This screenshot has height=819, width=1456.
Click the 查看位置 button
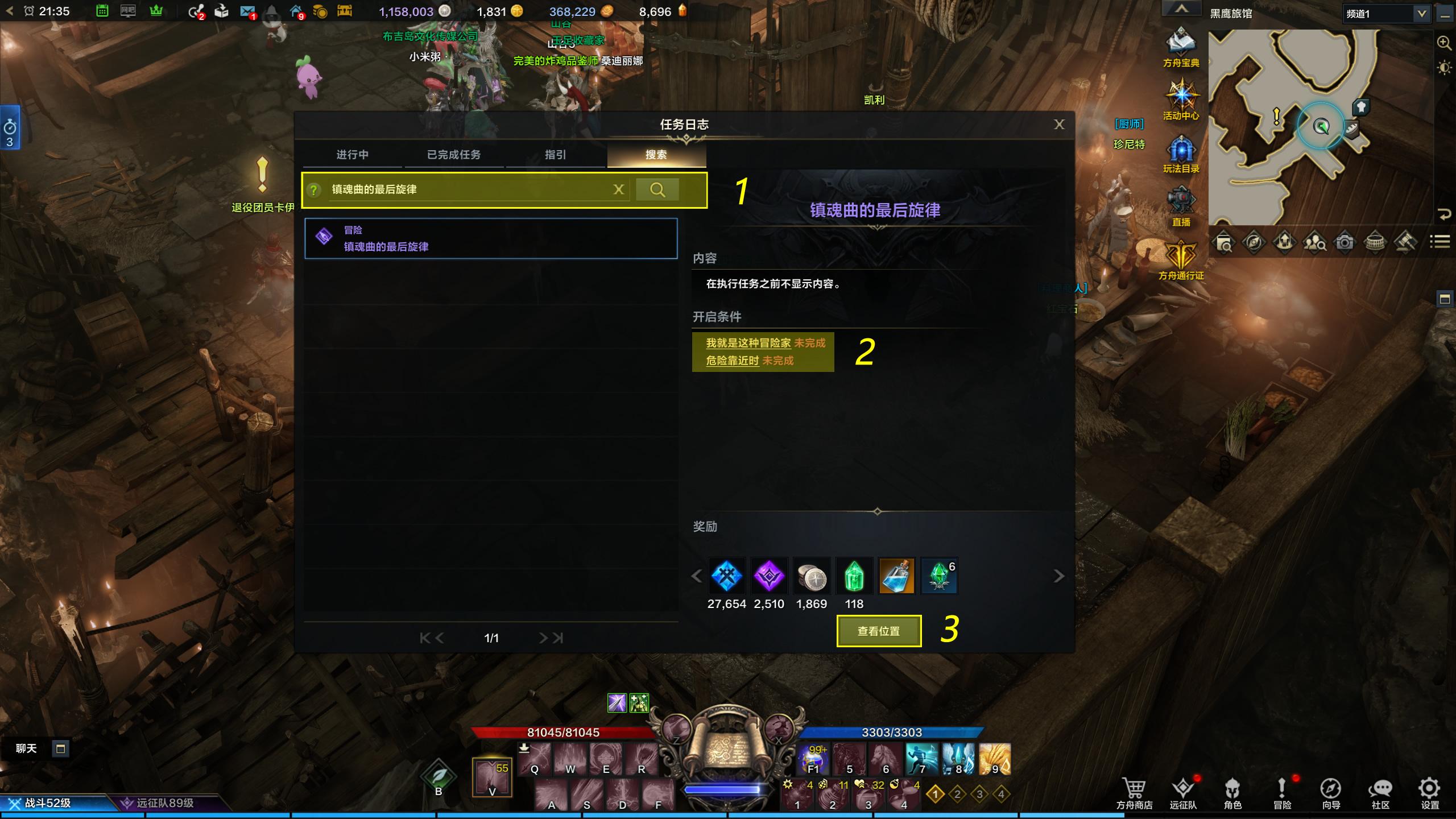[x=879, y=631]
